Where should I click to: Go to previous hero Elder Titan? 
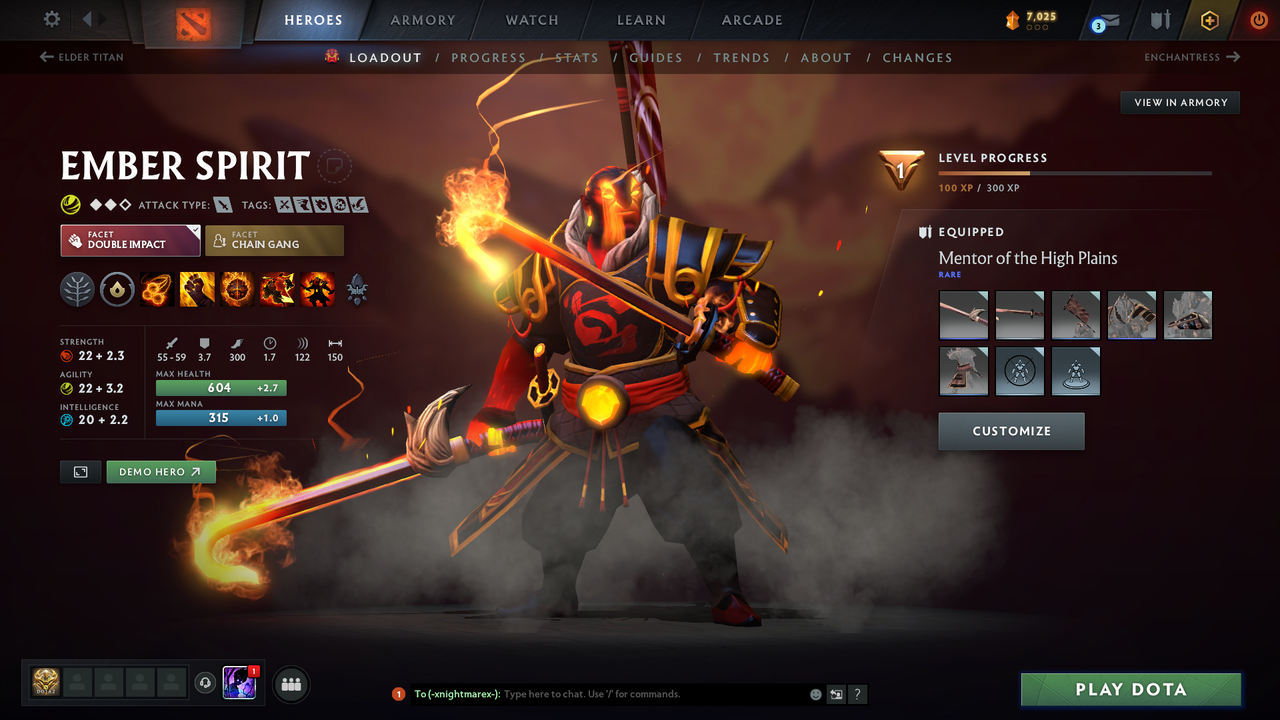(x=80, y=57)
